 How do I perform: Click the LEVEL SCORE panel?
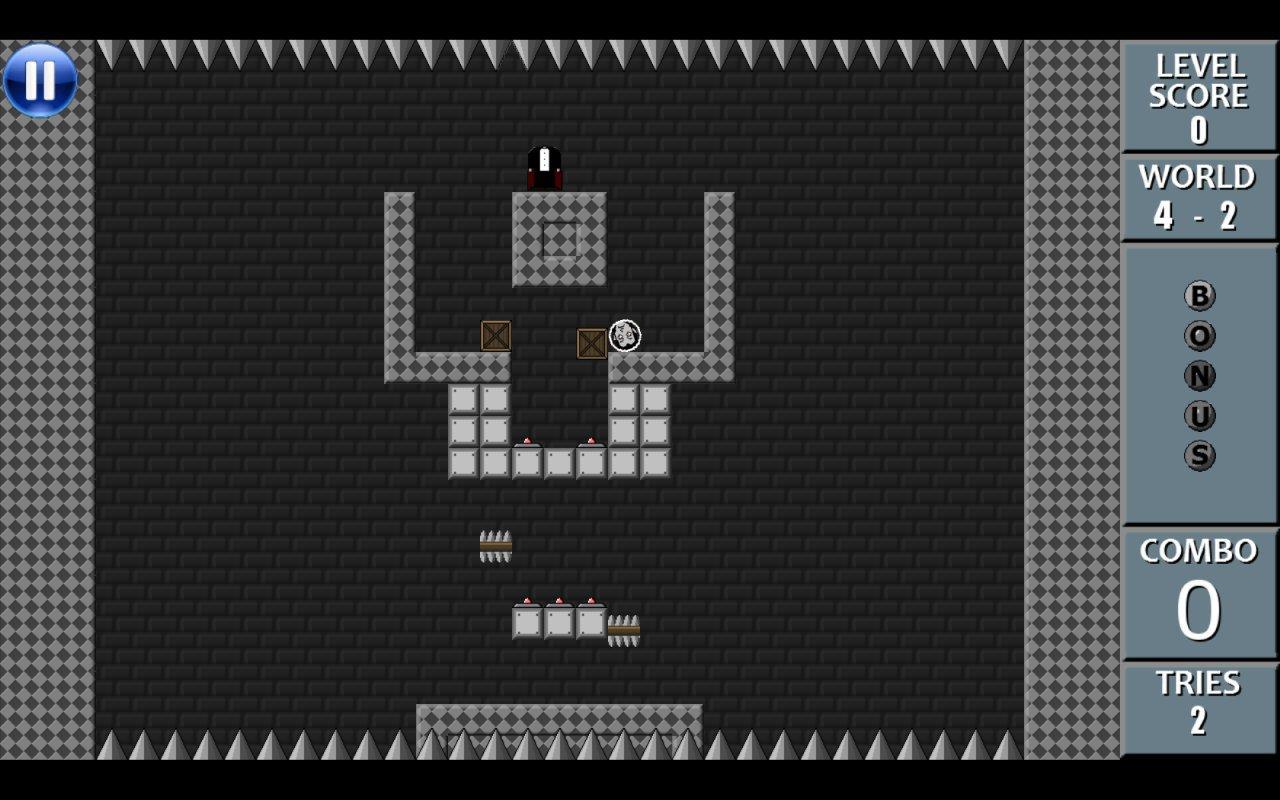click(x=1198, y=95)
